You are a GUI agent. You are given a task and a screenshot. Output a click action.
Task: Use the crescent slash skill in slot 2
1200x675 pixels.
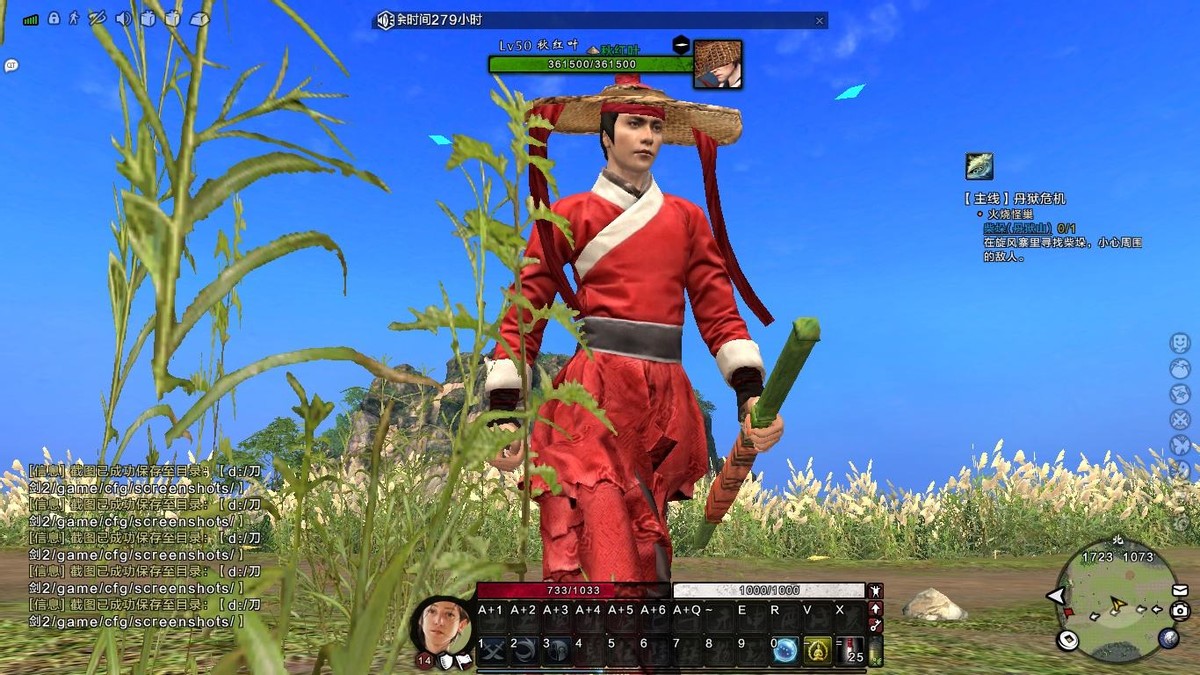(524, 651)
